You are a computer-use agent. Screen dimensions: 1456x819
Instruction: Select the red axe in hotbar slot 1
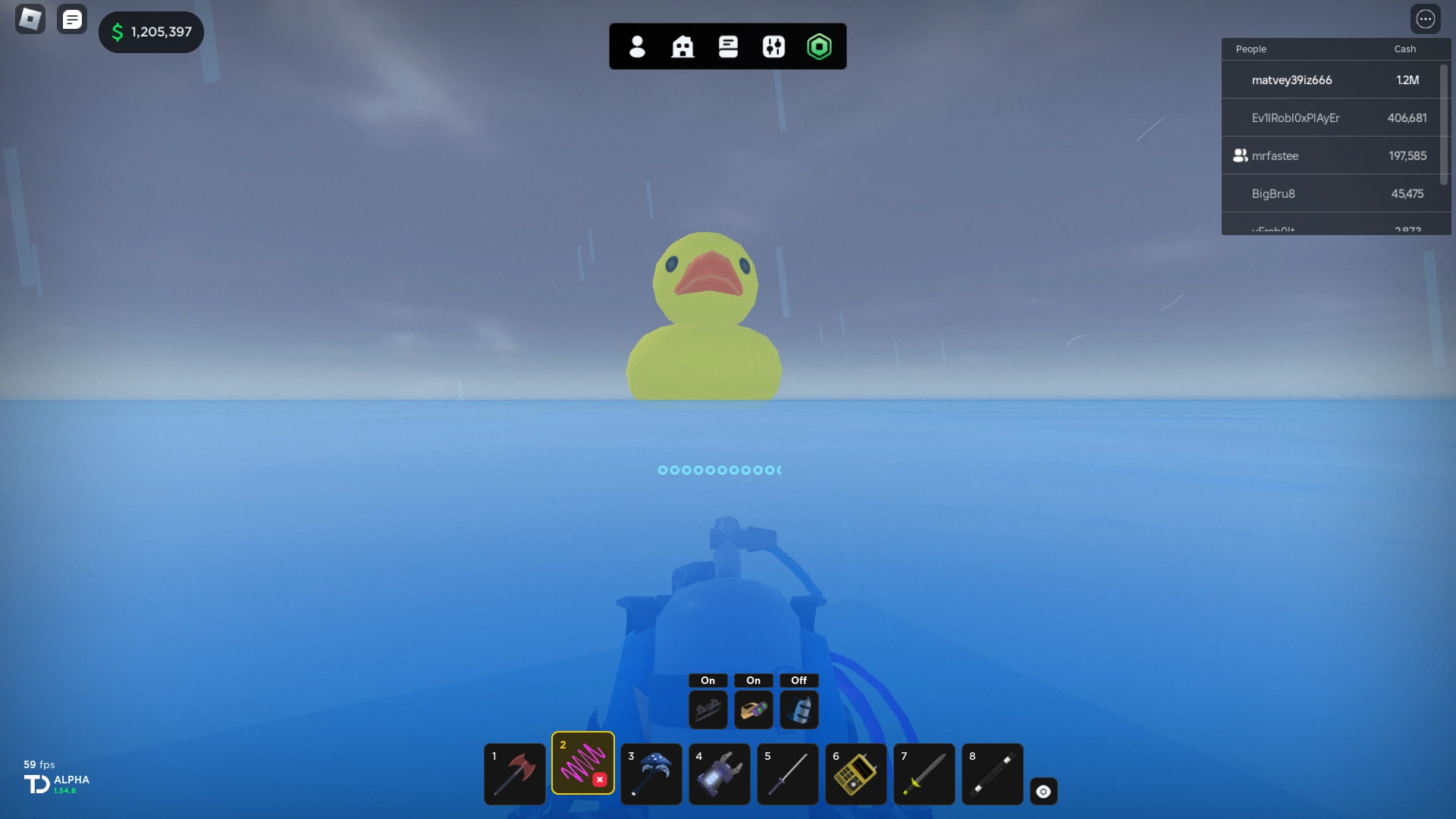click(514, 774)
